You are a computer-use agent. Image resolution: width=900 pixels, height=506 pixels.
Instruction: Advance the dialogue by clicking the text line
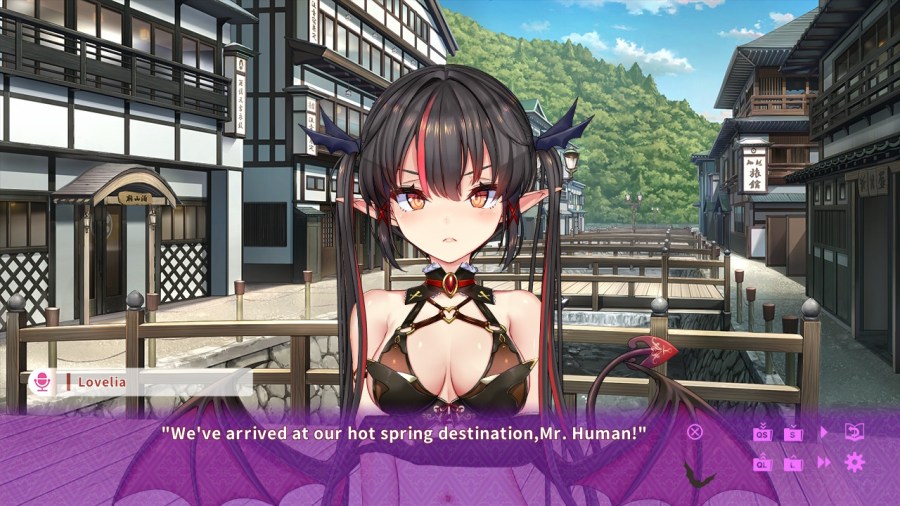404,433
